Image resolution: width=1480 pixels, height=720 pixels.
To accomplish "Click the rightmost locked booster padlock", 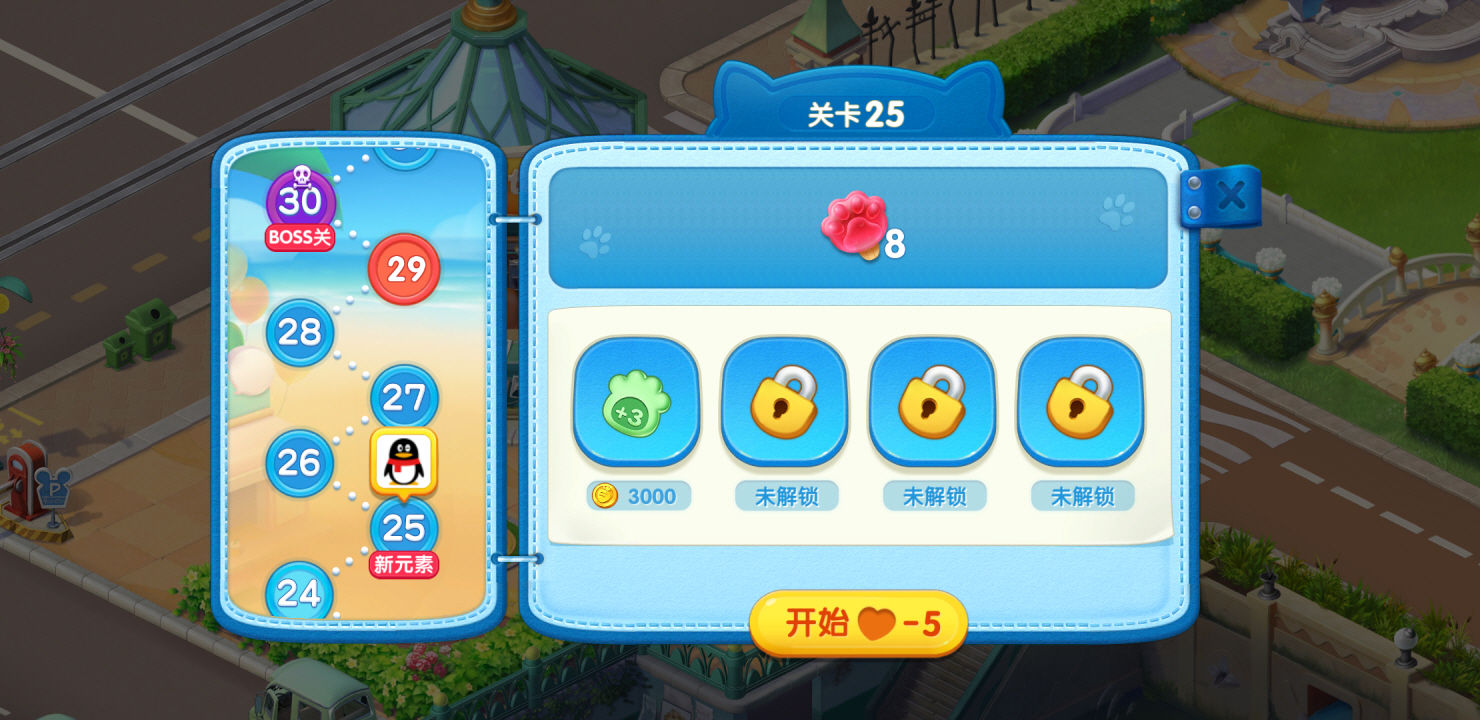I will click(1081, 403).
